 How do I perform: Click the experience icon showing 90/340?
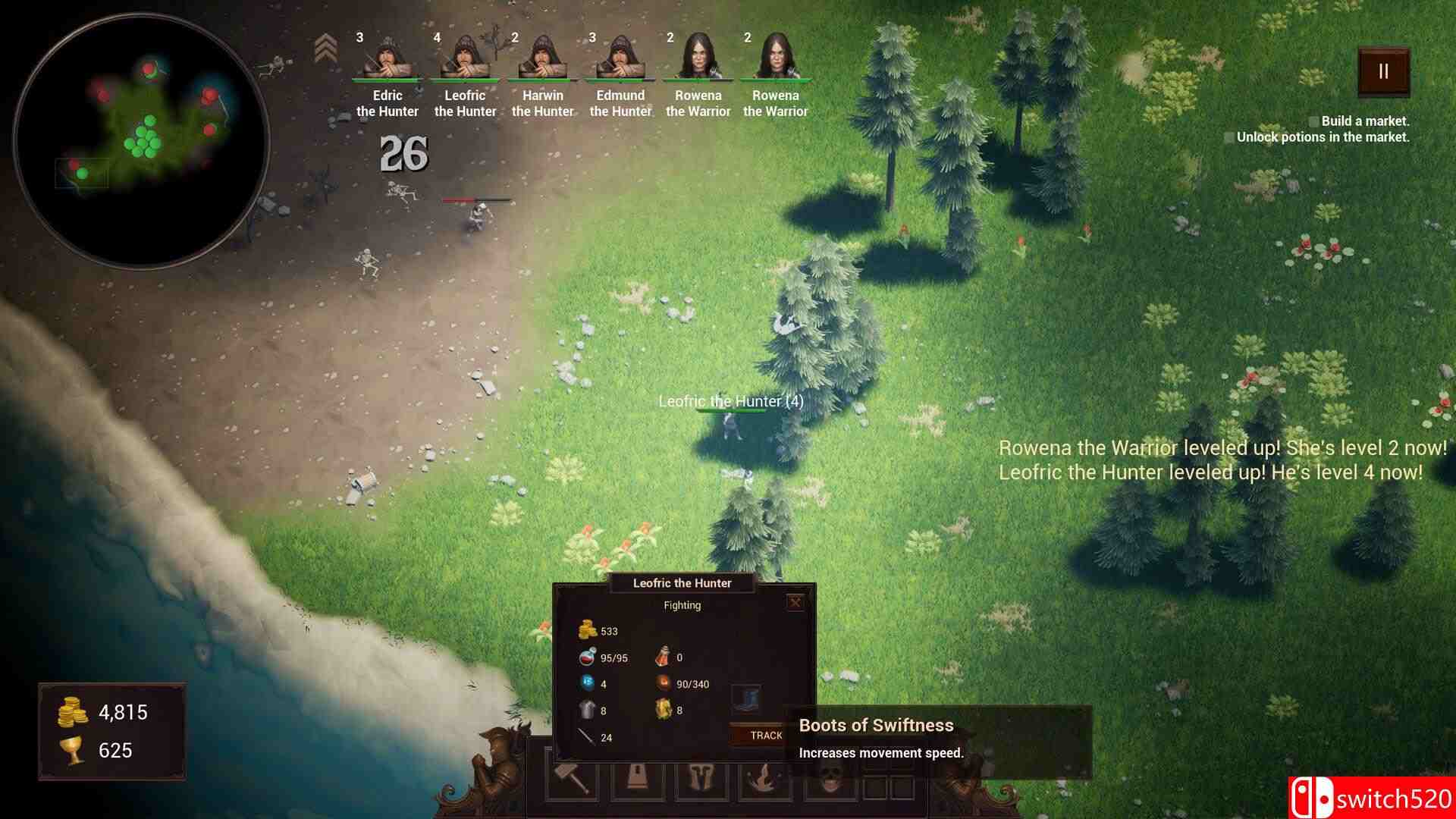pos(664,684)
